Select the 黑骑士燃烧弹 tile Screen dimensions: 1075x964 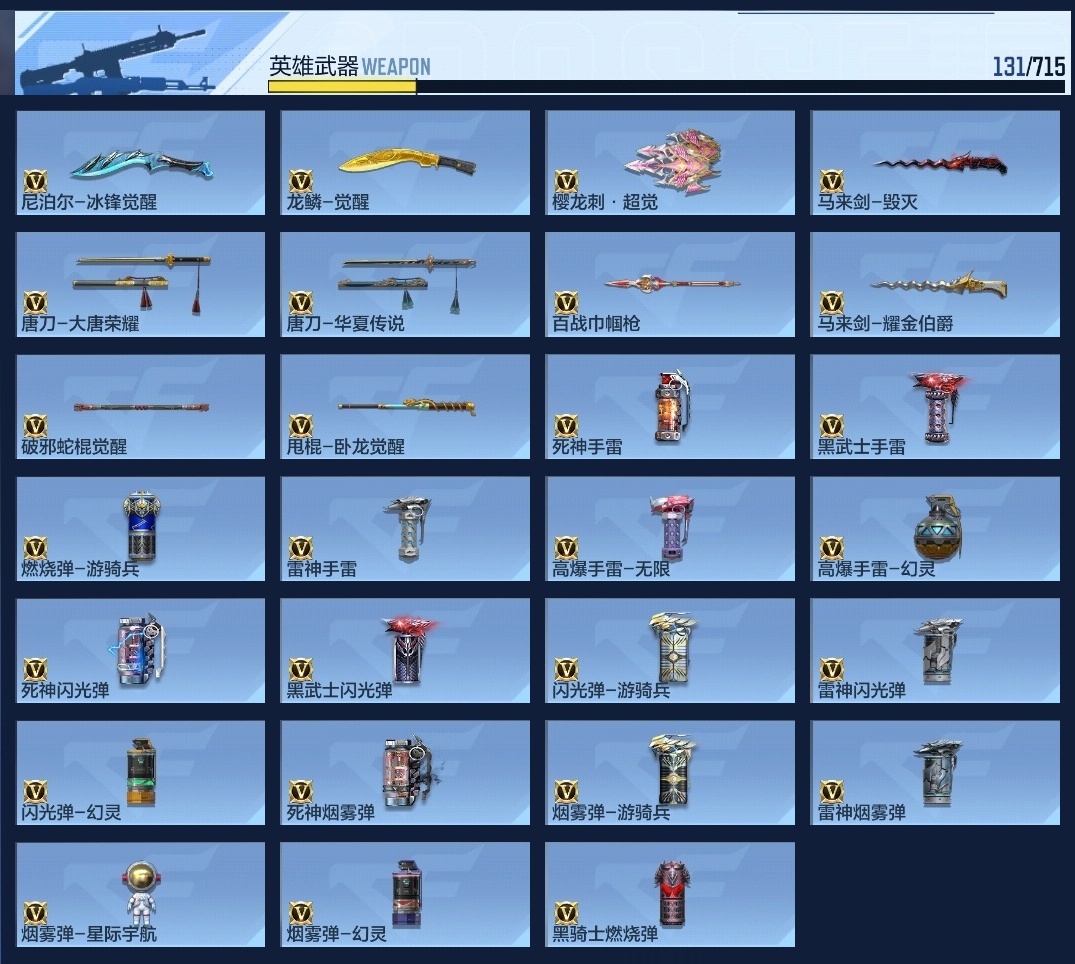[670, 895]
